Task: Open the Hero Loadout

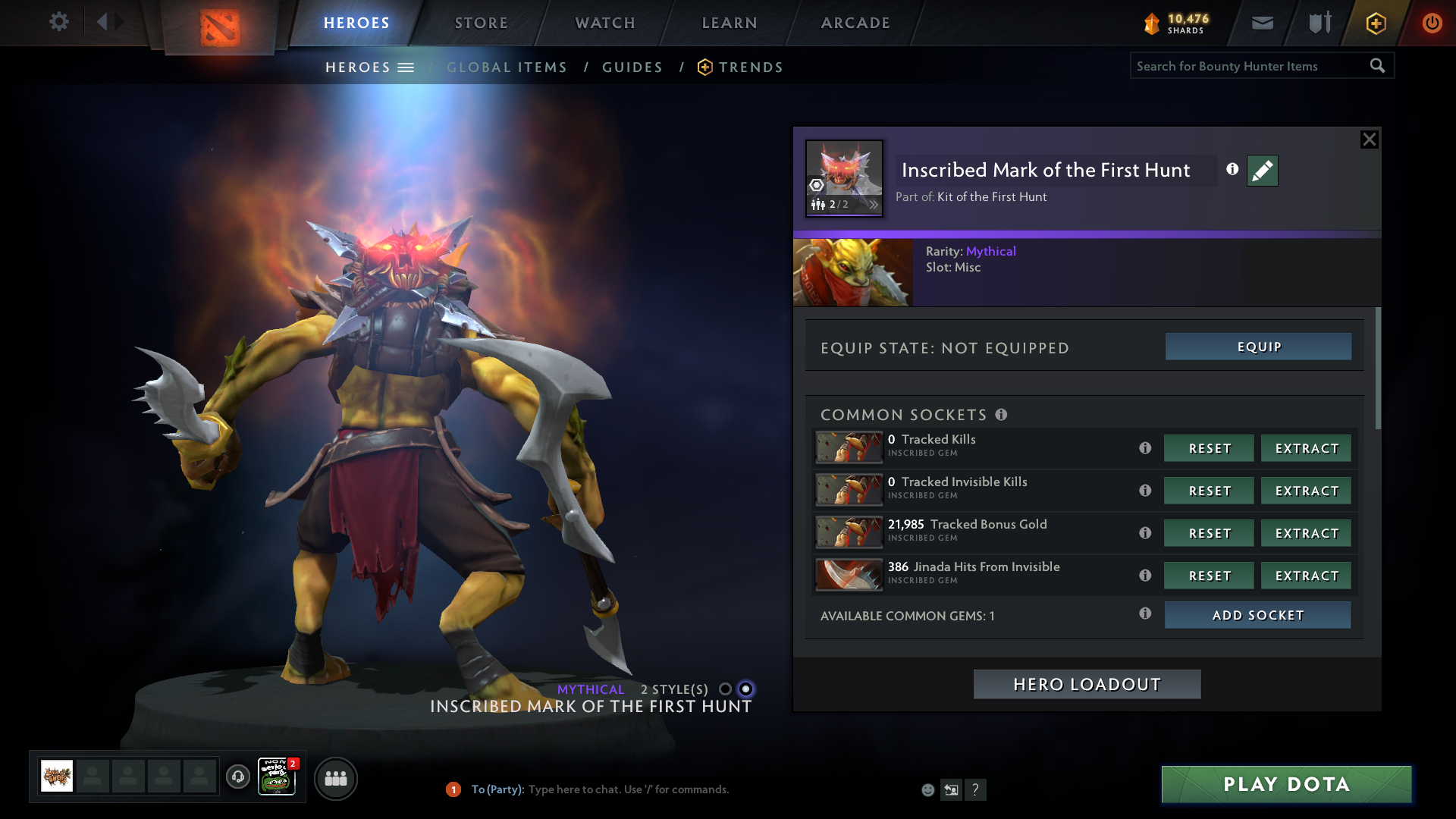Action: coord(1087,684)
